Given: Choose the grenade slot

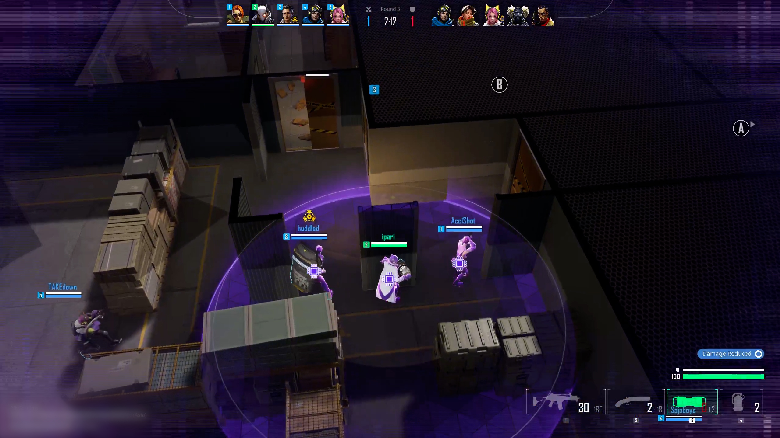Looking at the screenshot, I should pyautogui.click(x=739, y=403).
